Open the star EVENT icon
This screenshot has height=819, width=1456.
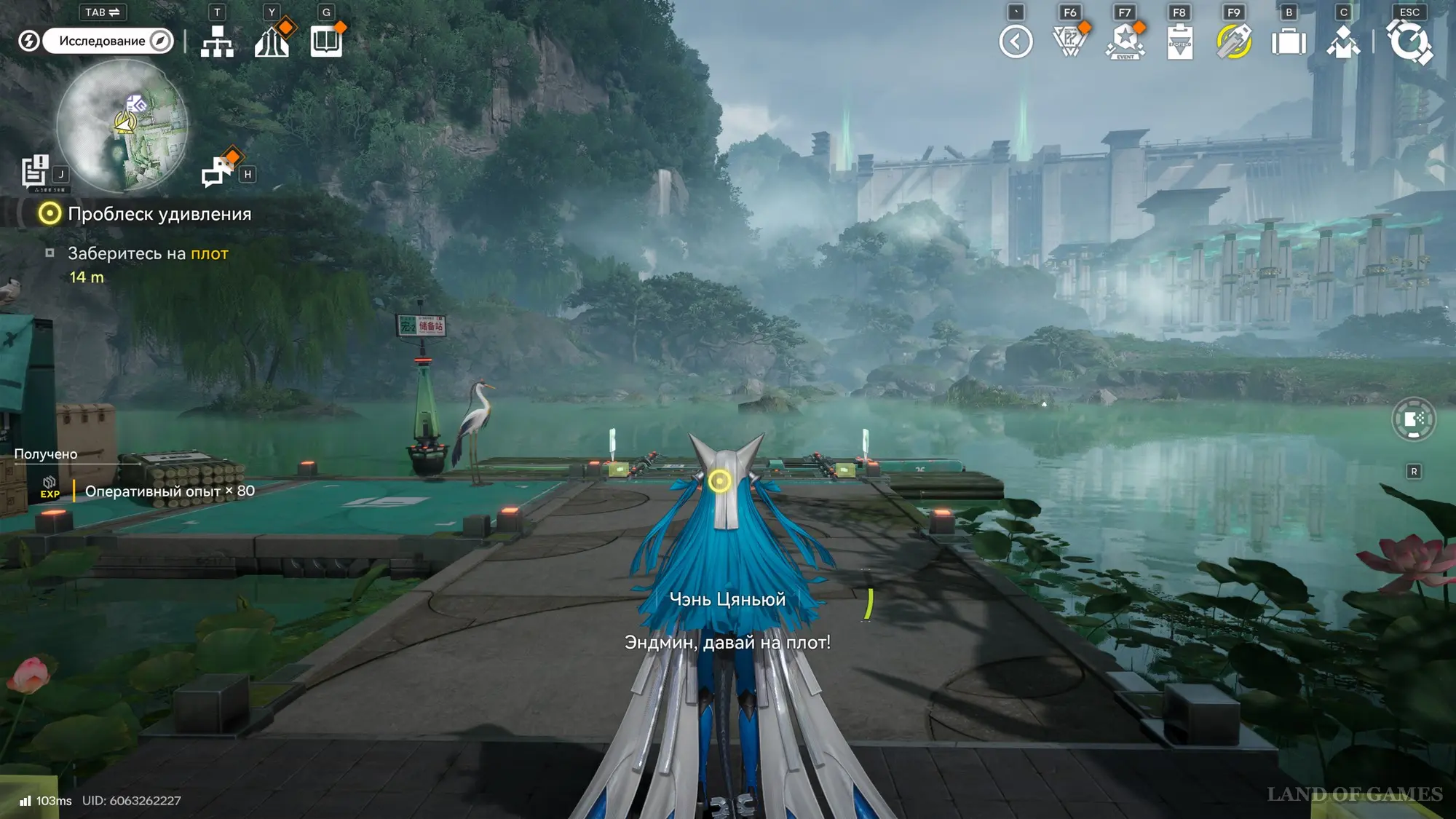pyautogui.click(x=1125, y=41)
